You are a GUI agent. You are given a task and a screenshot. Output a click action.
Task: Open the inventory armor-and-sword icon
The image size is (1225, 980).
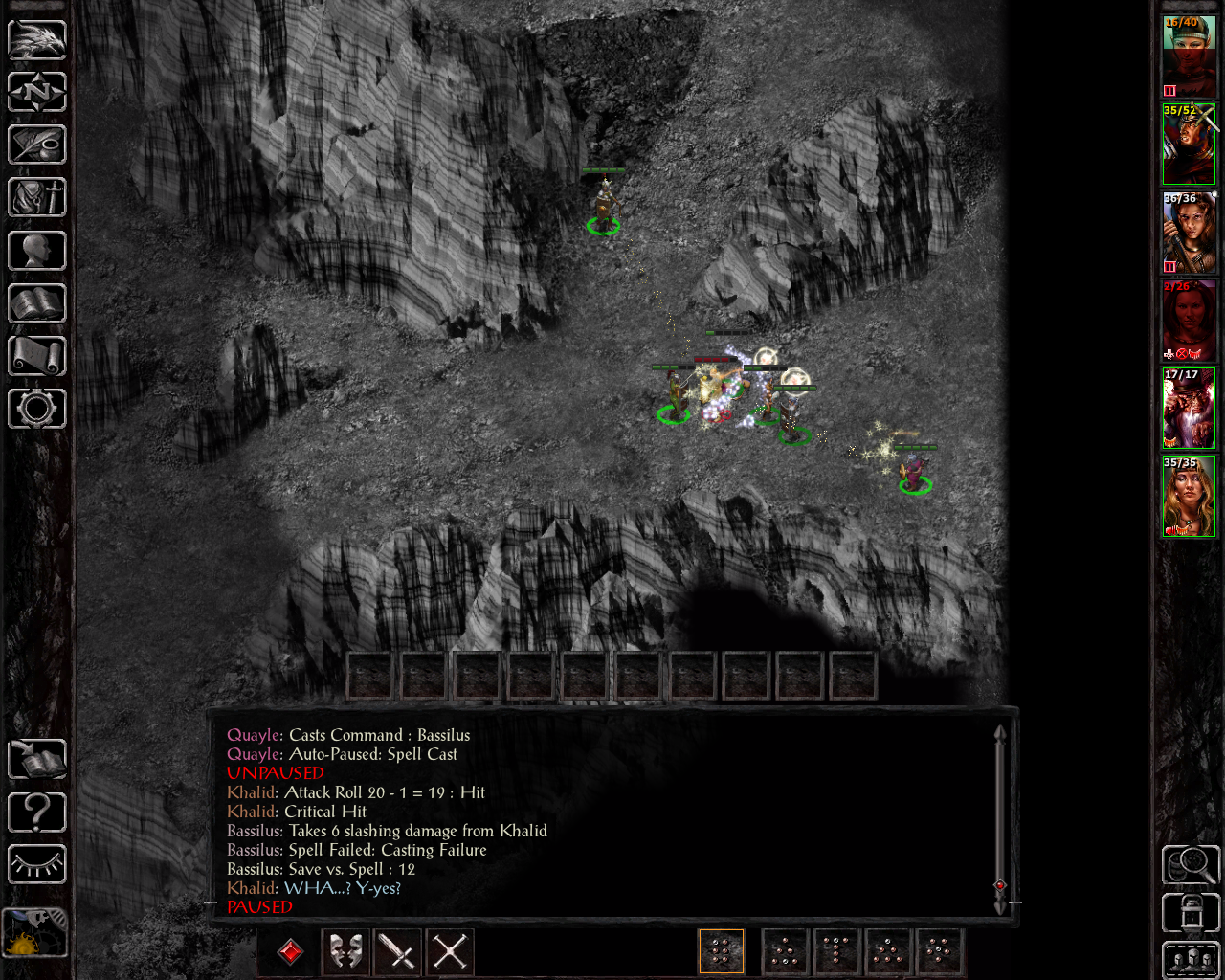pos(36,197)
